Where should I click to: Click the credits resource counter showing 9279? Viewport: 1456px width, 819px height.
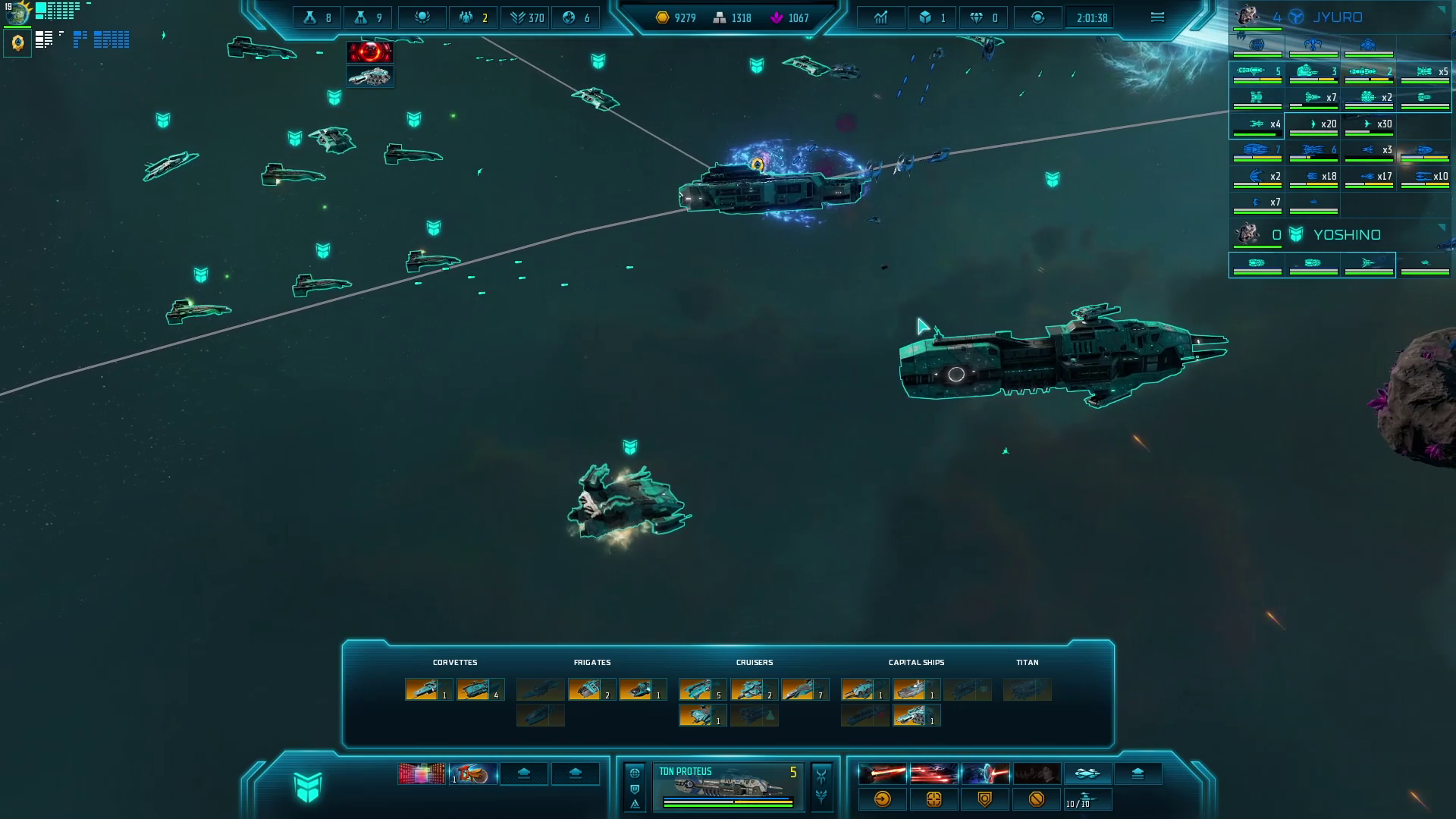point(676,17)
